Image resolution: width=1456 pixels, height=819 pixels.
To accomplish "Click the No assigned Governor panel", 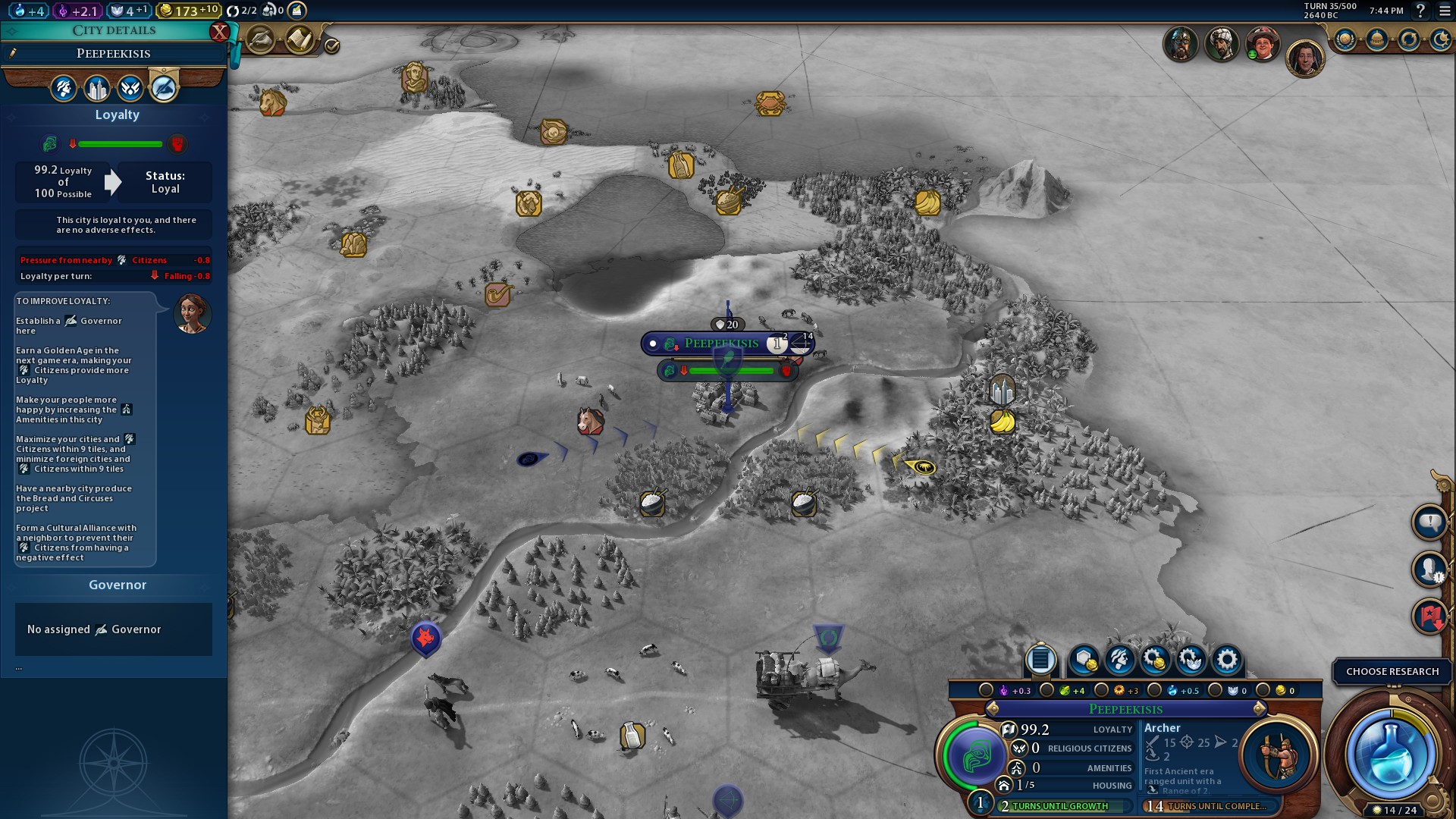I will click(x=113, y=629).
